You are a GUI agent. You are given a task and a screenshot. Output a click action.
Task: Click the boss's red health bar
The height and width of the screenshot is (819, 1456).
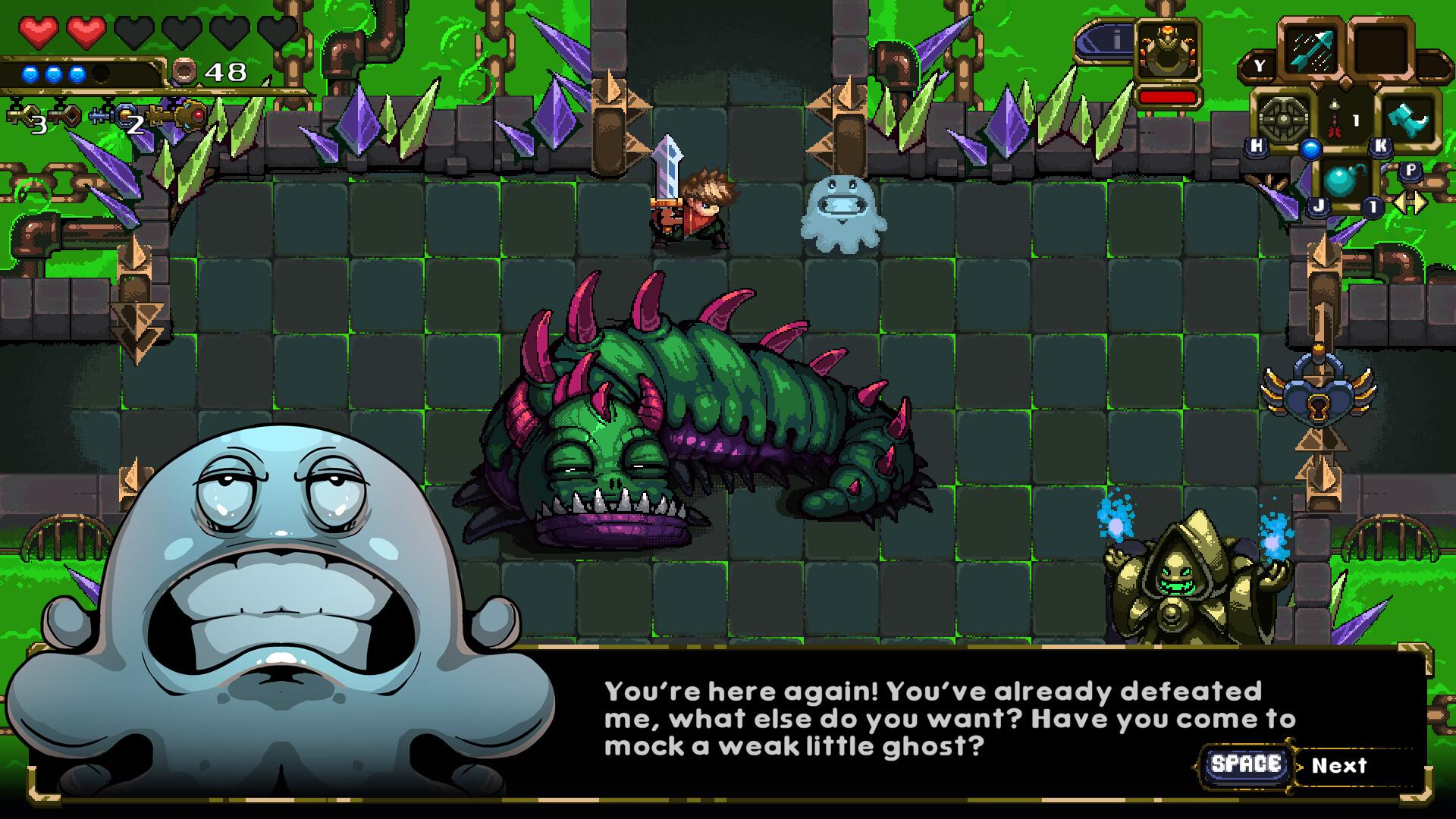click(1169, 99)
